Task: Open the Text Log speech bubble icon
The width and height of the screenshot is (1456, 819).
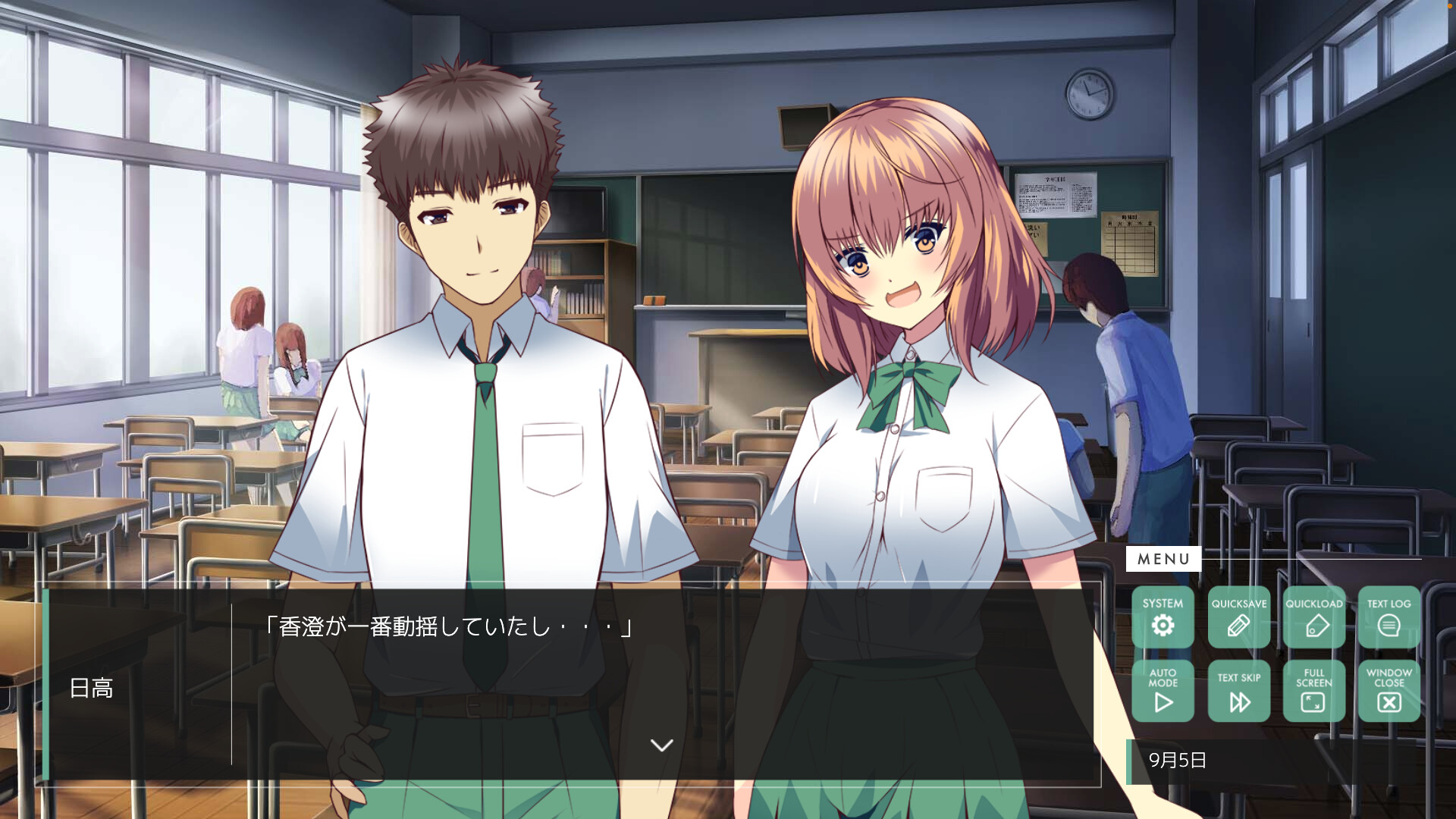Action: coord(1389,625)
